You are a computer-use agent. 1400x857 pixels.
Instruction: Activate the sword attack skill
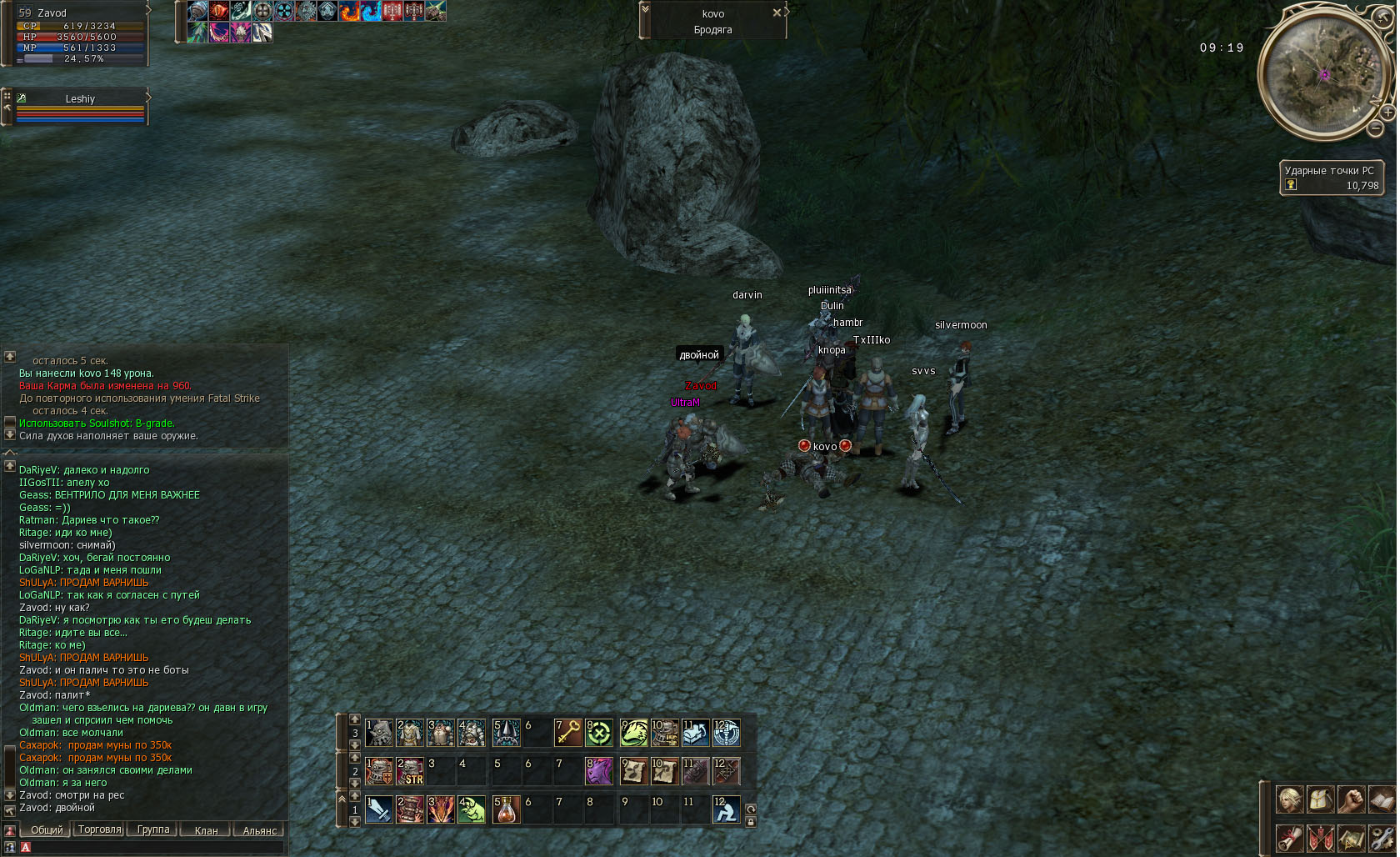coord(379,809)
